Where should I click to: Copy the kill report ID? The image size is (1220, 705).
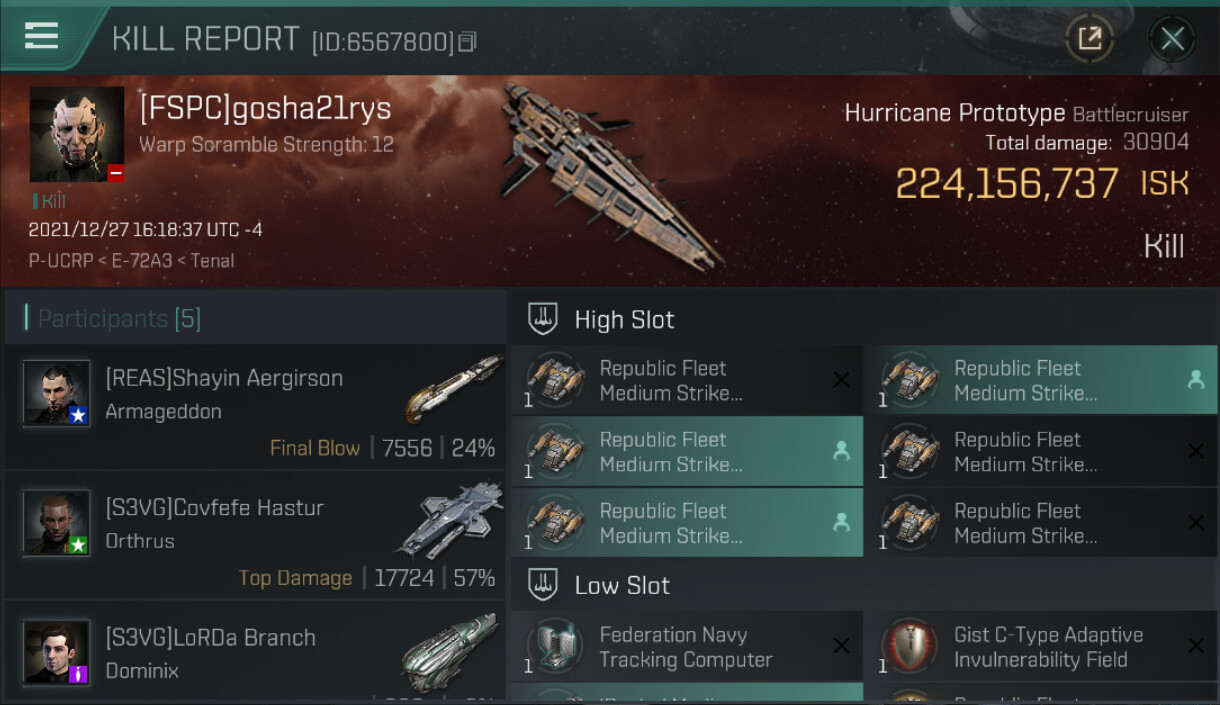click(467, 42)
